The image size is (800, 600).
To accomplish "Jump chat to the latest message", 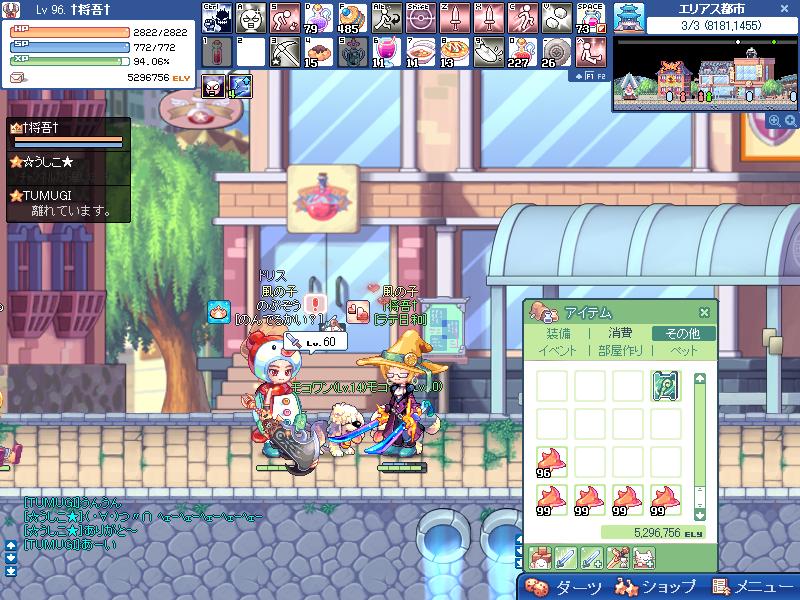I will [x=11, y=570].
